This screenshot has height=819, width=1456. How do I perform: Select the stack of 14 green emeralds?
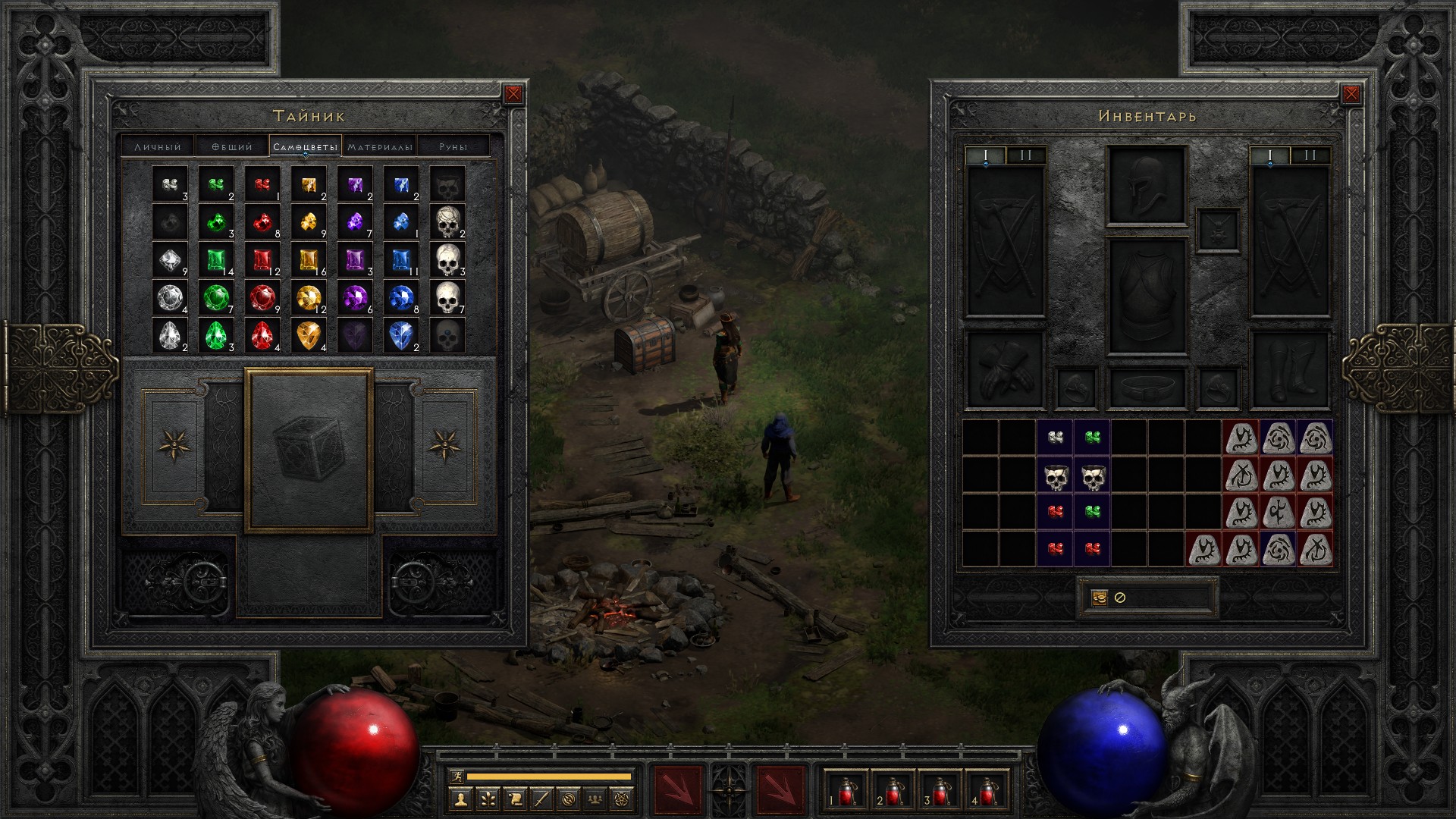[216, 260]
